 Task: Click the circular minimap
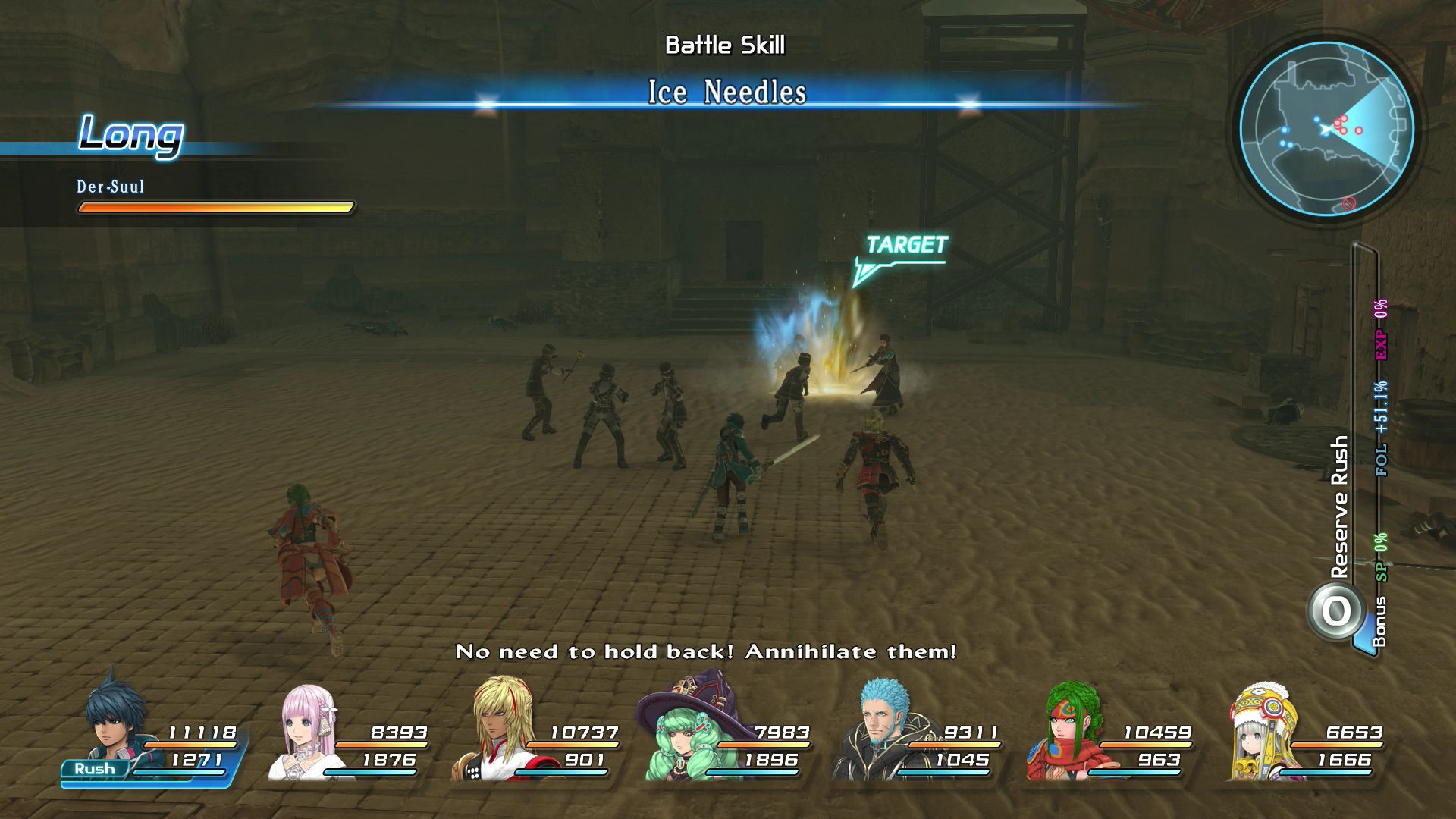click(1326, 129)
